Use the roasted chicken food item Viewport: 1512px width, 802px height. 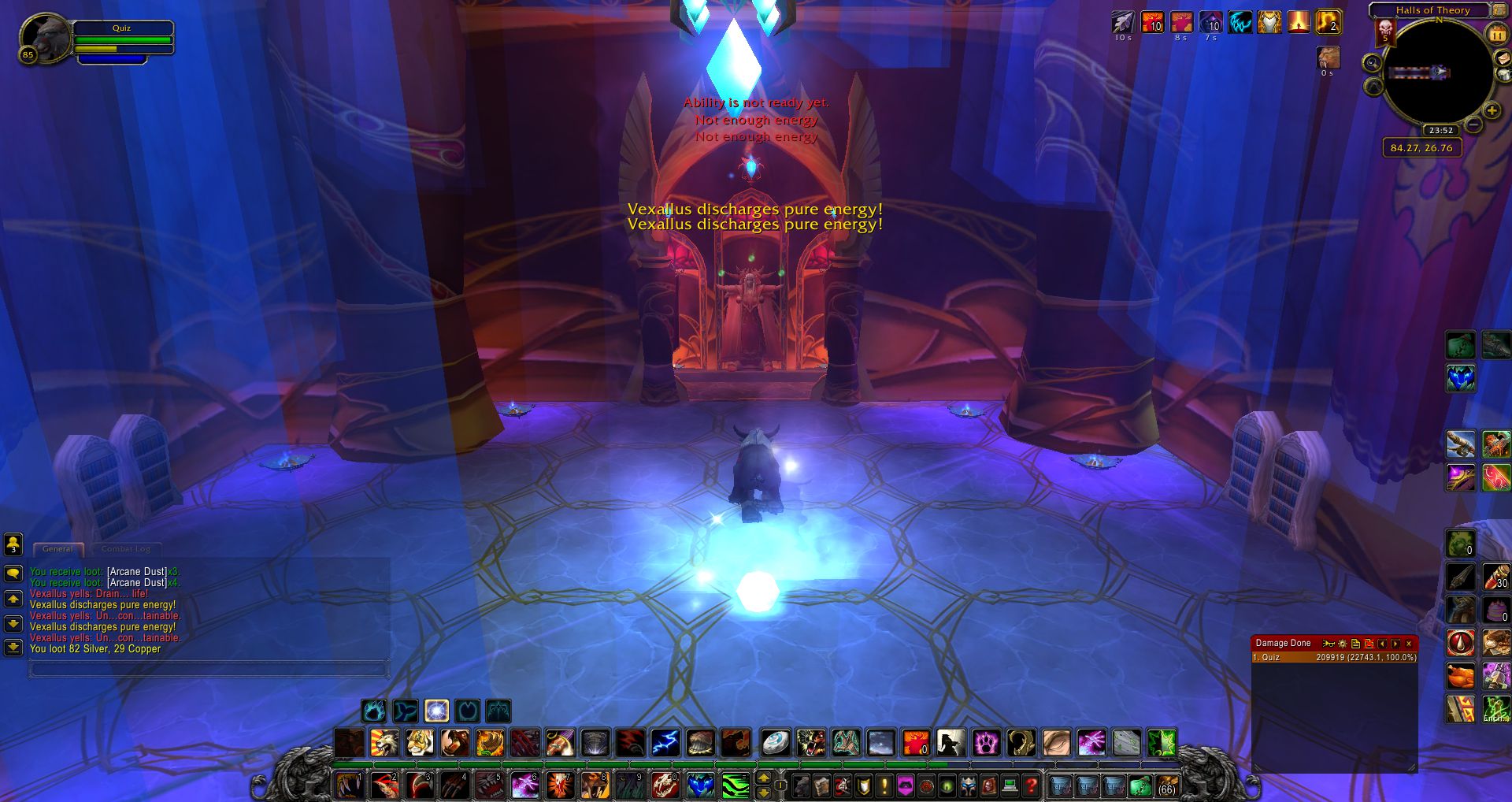click(x=1461, y=676)
